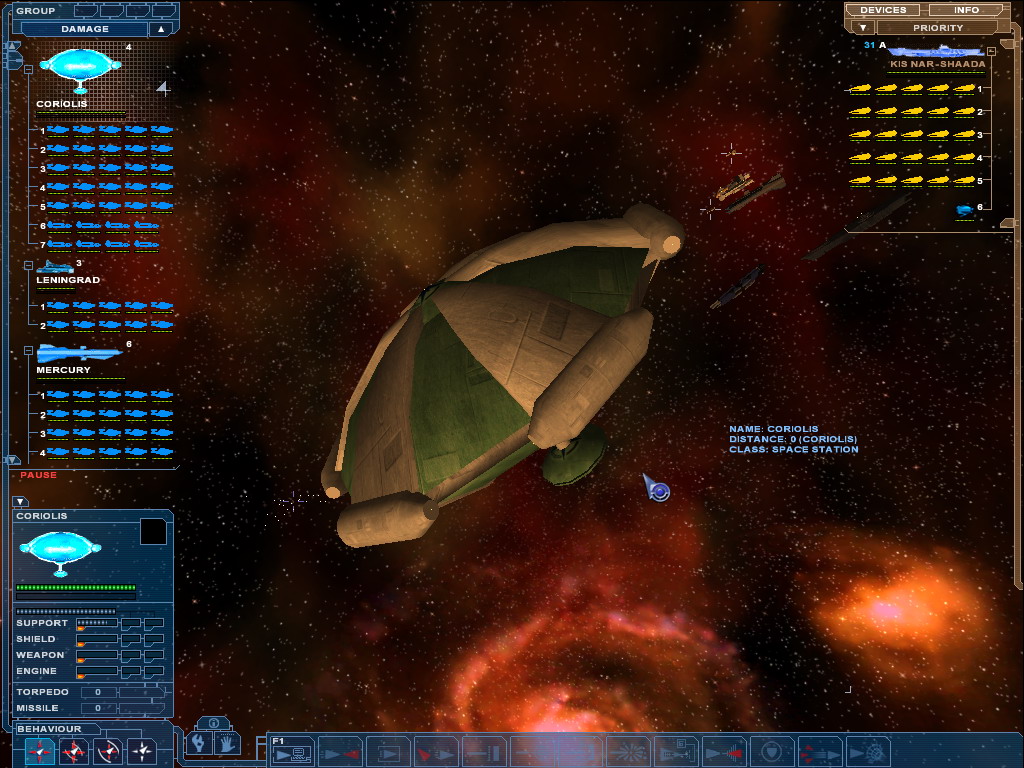
Task: Click the Priority header button
Action: click(x=937, y=28)
